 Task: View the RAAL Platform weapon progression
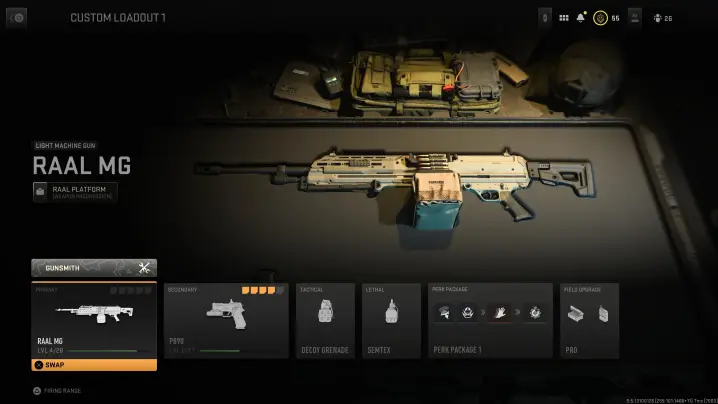point(75,191)
